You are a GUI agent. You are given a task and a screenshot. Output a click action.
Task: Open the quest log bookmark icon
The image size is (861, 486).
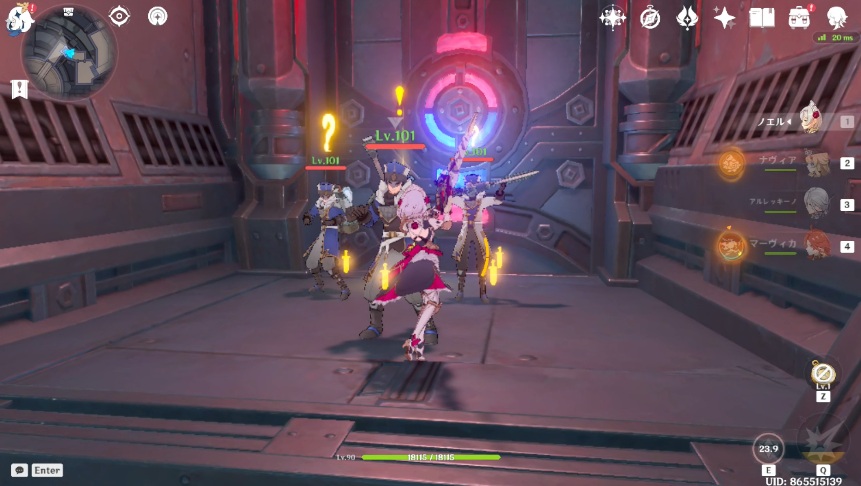[x=19, y=89]
